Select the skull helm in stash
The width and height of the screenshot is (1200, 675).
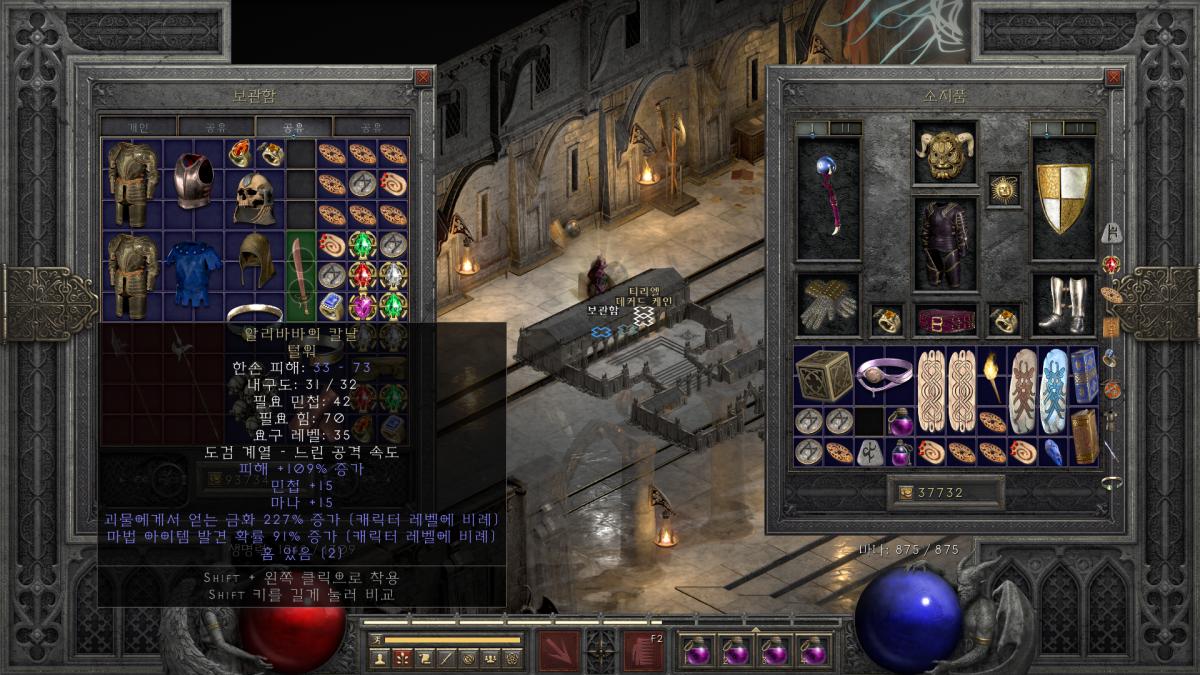tap(254, 197)
